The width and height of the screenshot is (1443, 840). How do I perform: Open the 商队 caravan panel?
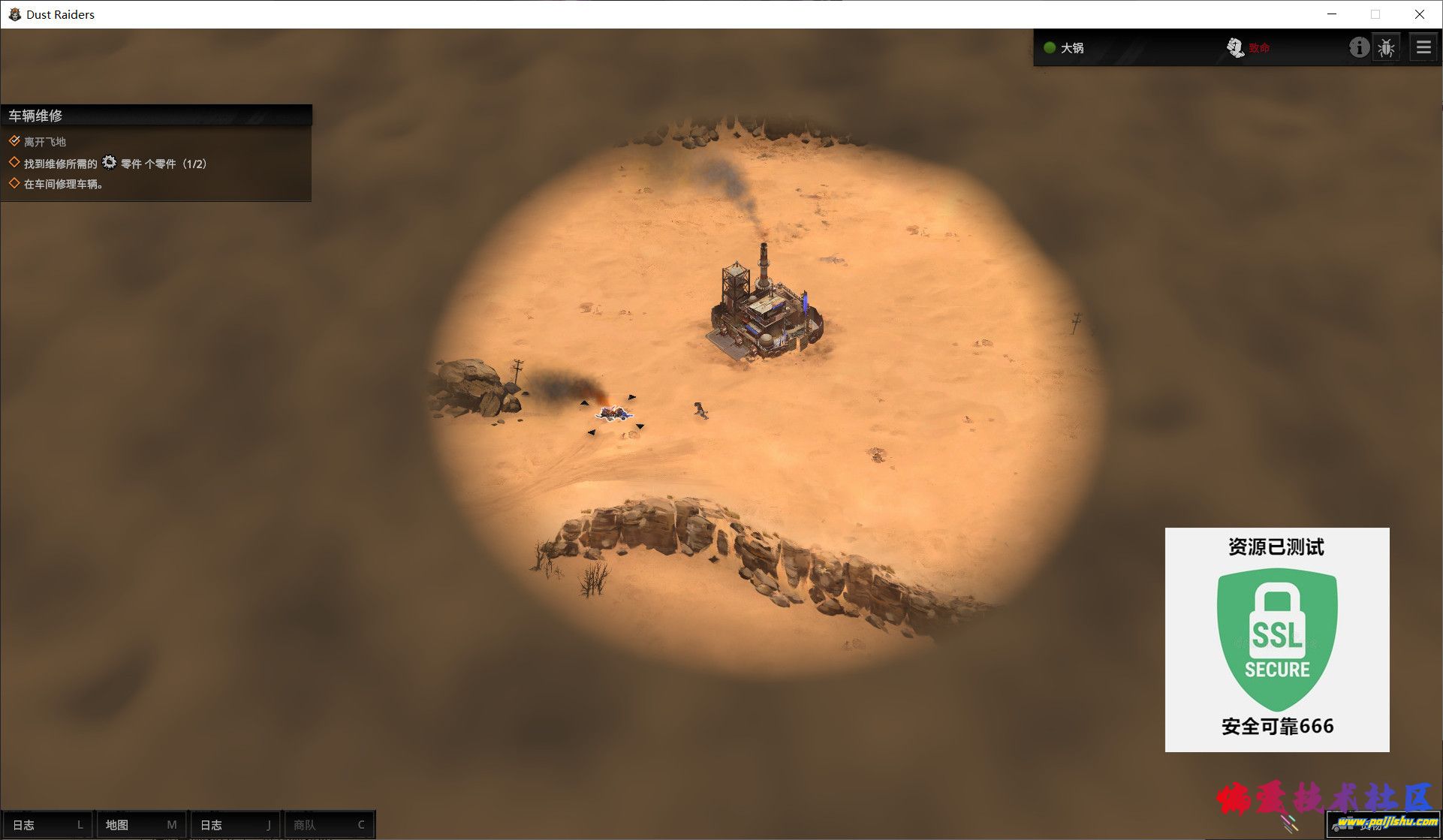329,824
